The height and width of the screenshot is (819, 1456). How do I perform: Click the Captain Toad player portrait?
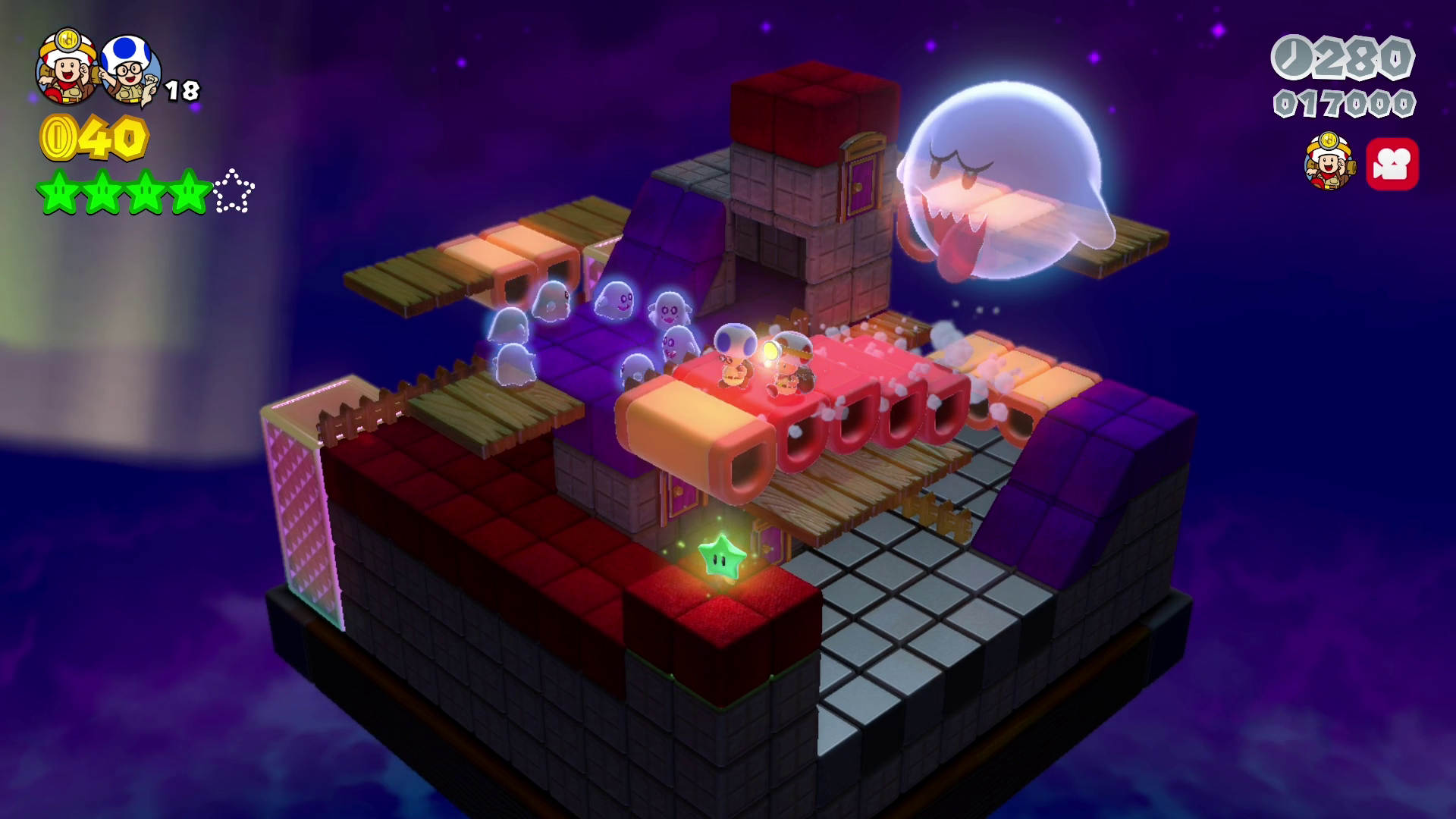pos(67,67)
